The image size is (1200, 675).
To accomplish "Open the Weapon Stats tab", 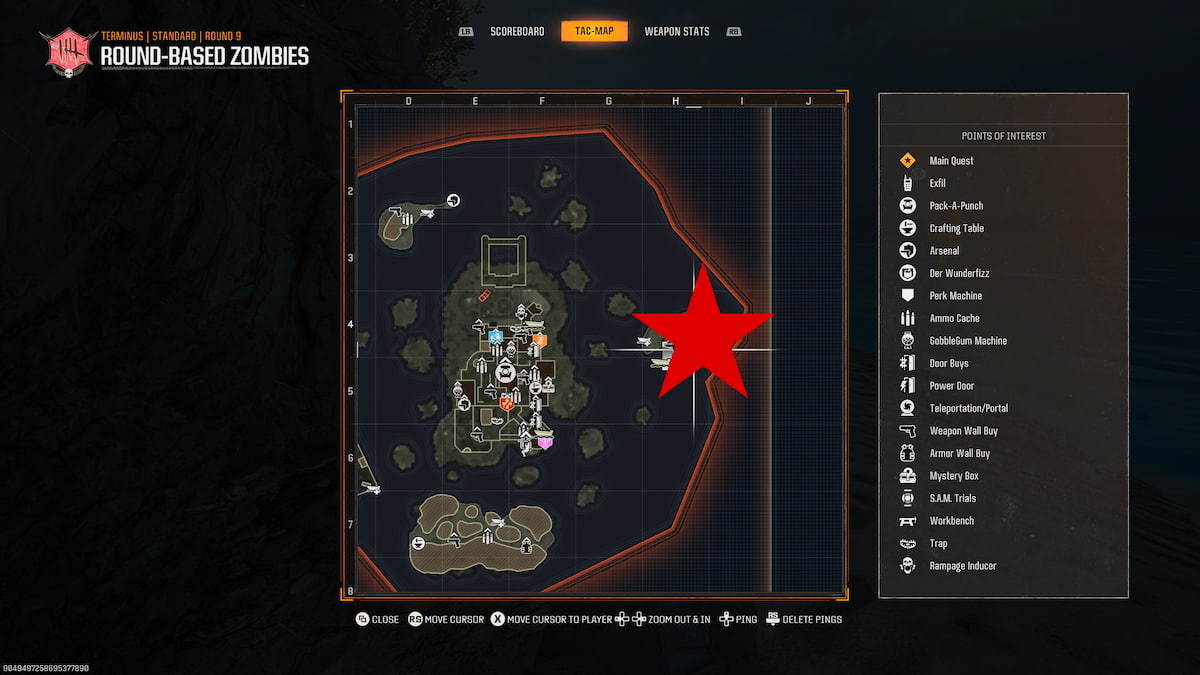I will tap(676, 32).
